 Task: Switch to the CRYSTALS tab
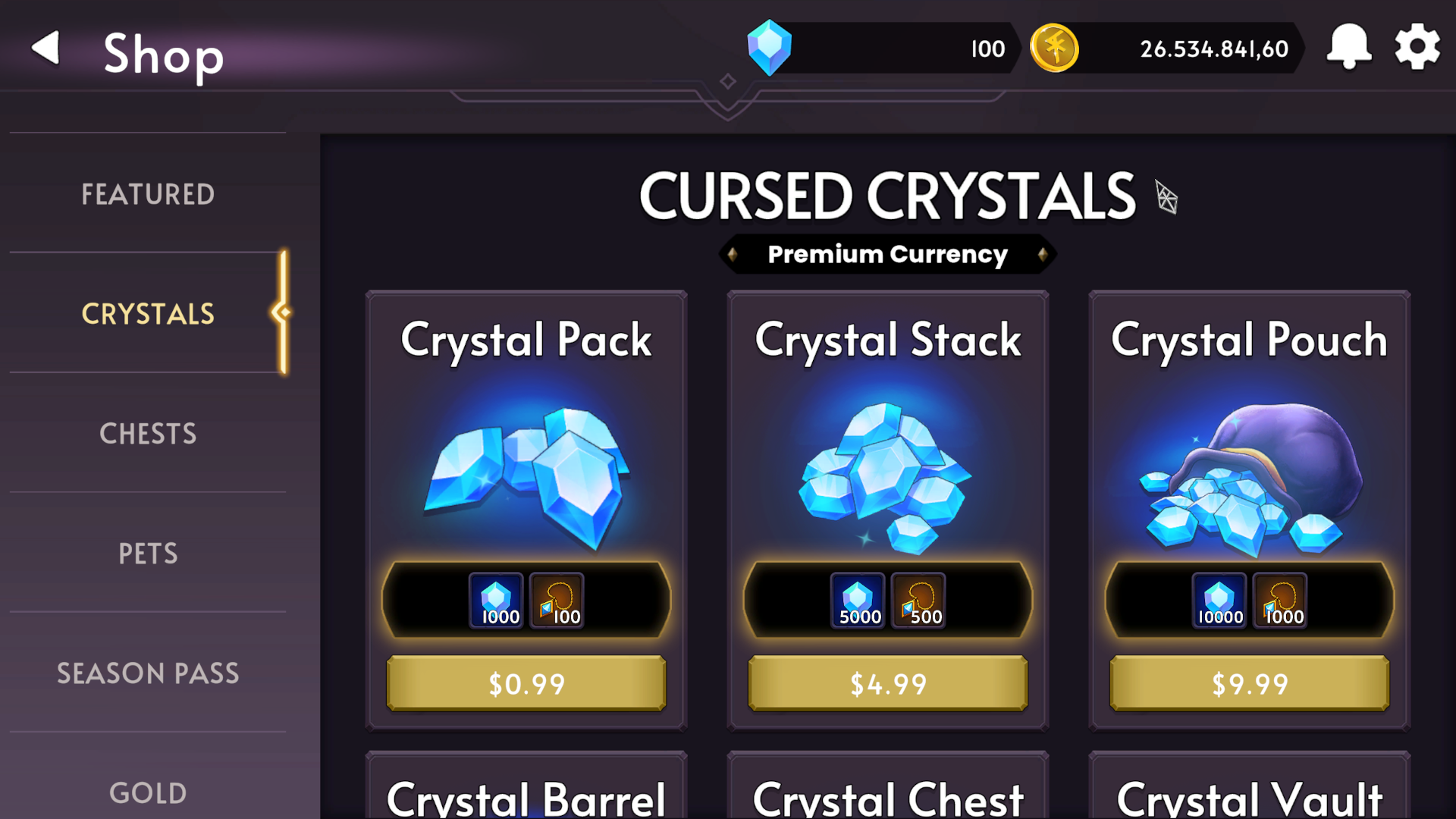coord(148,314)
